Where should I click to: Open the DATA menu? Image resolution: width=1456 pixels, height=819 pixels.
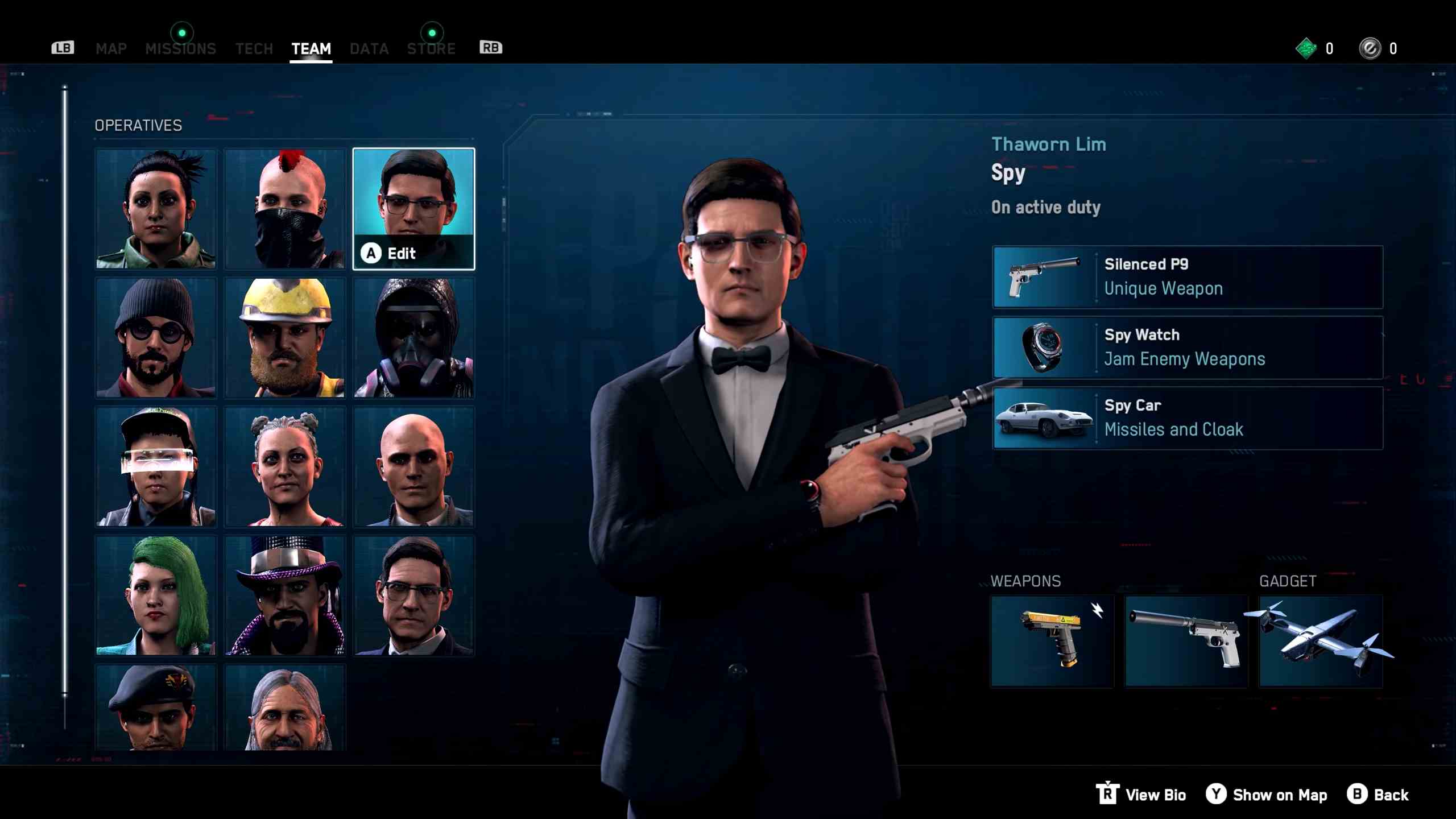coord(369,48)
